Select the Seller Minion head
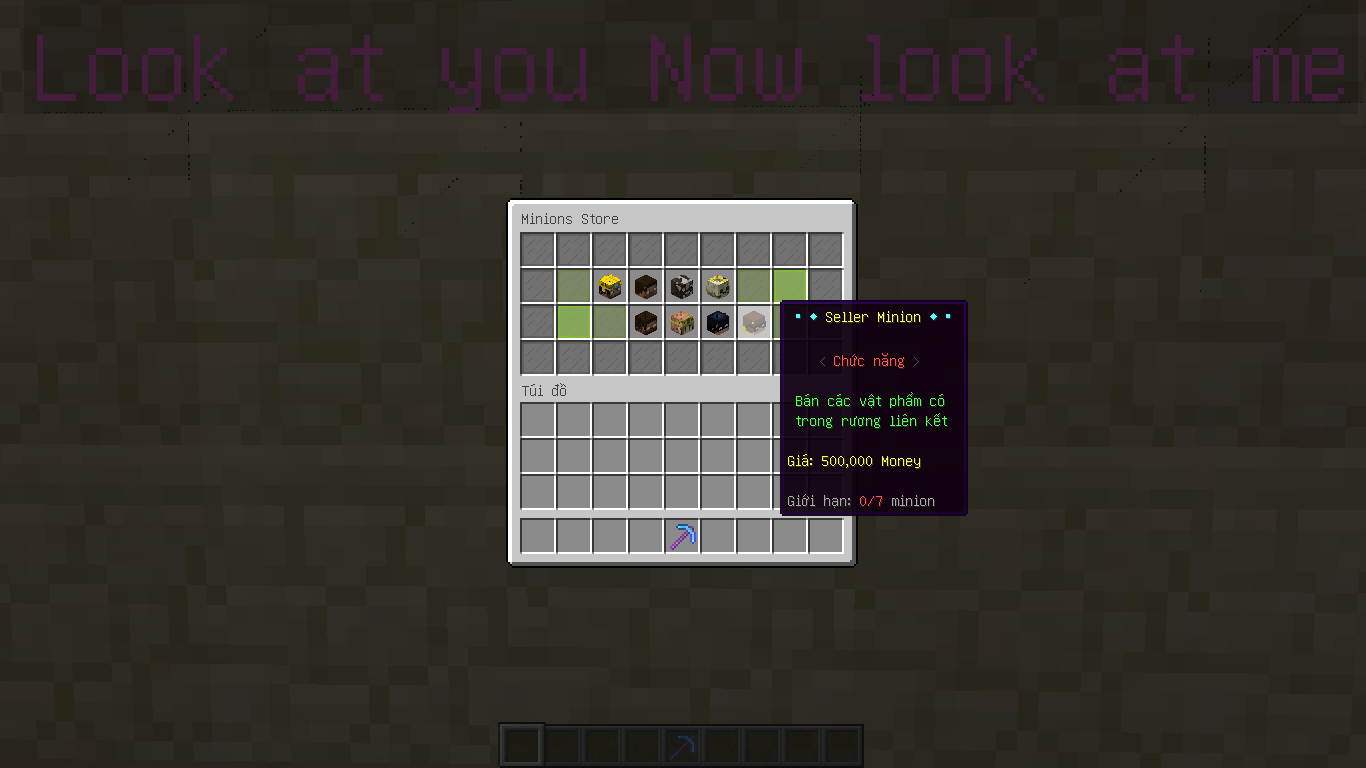1366x768 pixels. (x=753, y=322)
